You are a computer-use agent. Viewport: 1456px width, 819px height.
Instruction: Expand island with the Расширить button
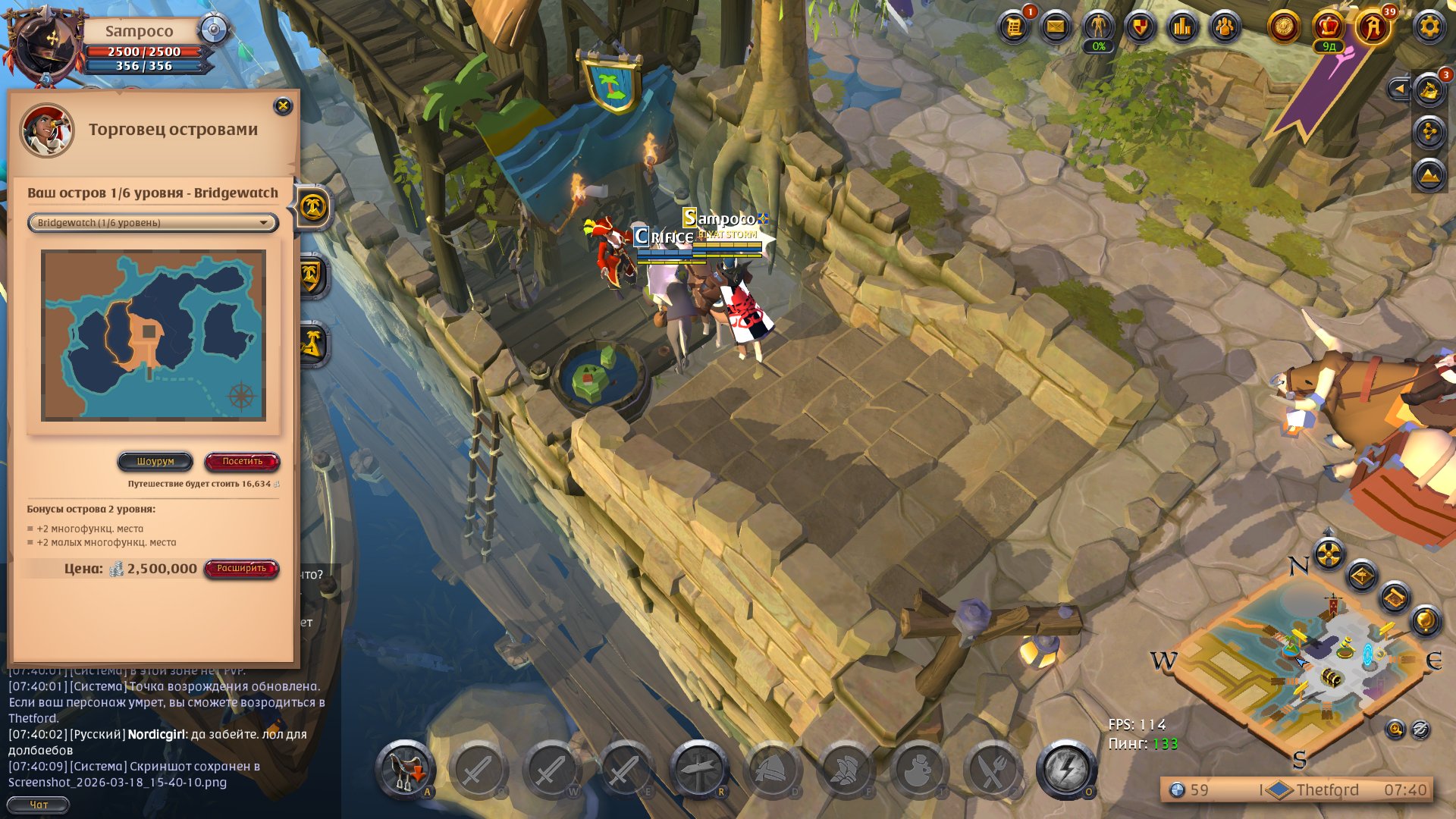241,569
